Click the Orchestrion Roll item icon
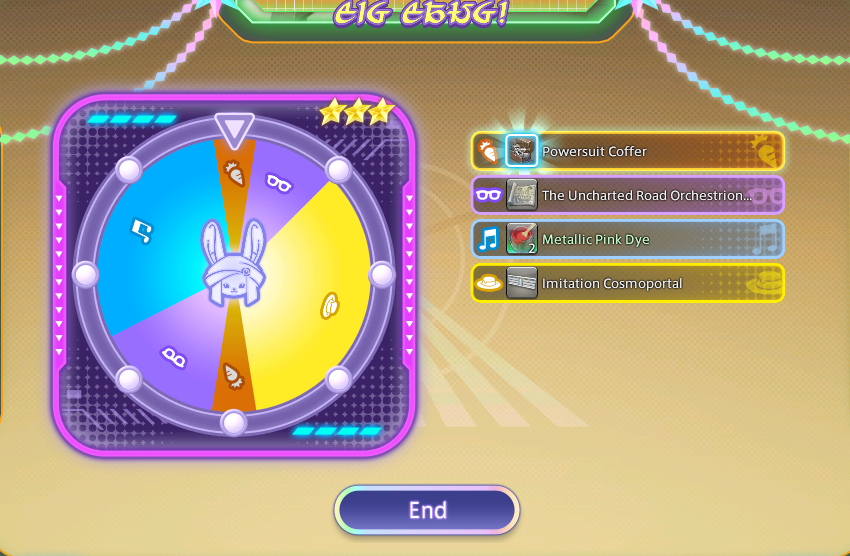Screen dimensions: 850x556 click(522, 196)
